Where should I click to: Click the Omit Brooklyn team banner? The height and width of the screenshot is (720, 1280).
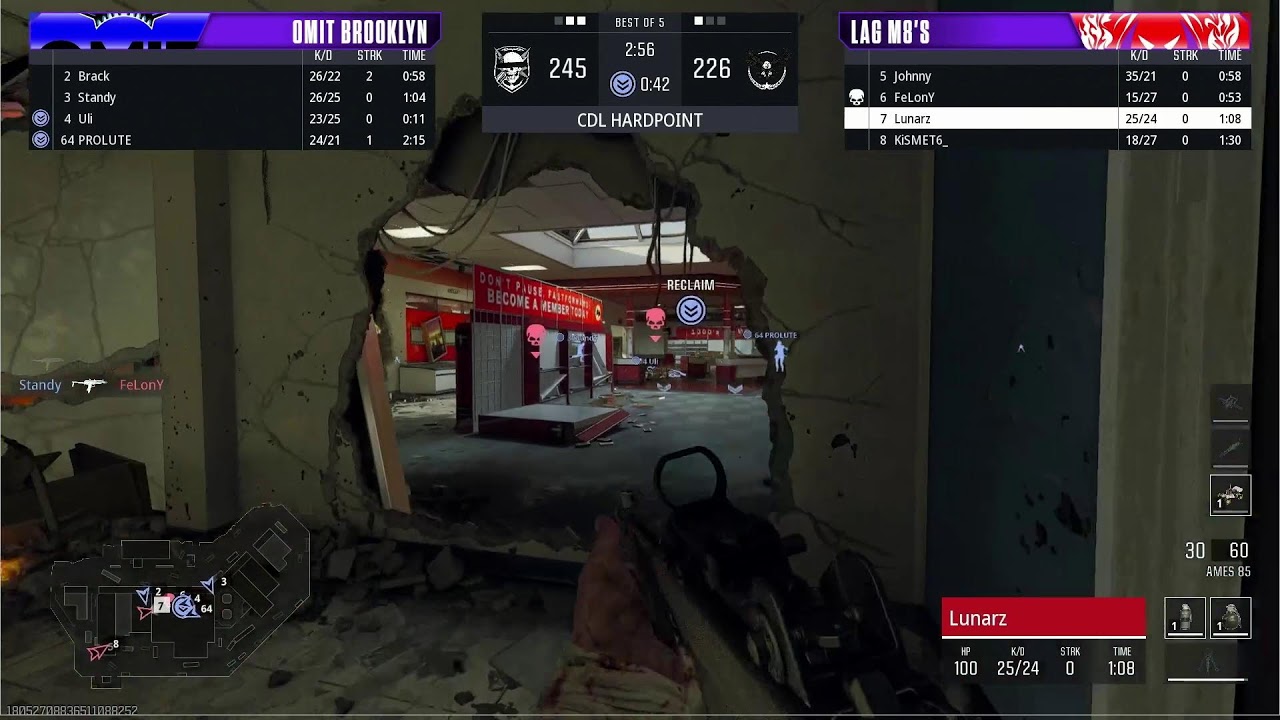point(235,31)
